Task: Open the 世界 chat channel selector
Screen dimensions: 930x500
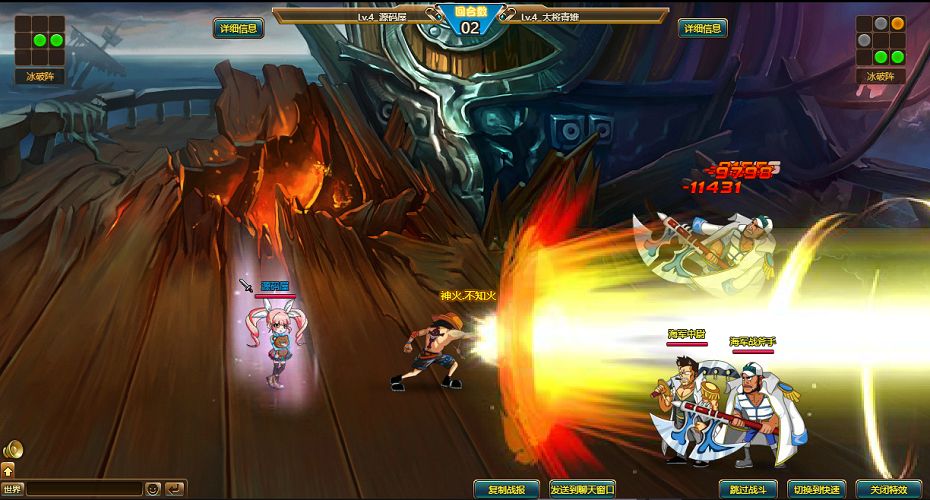Action: click(x=13, y=489)
